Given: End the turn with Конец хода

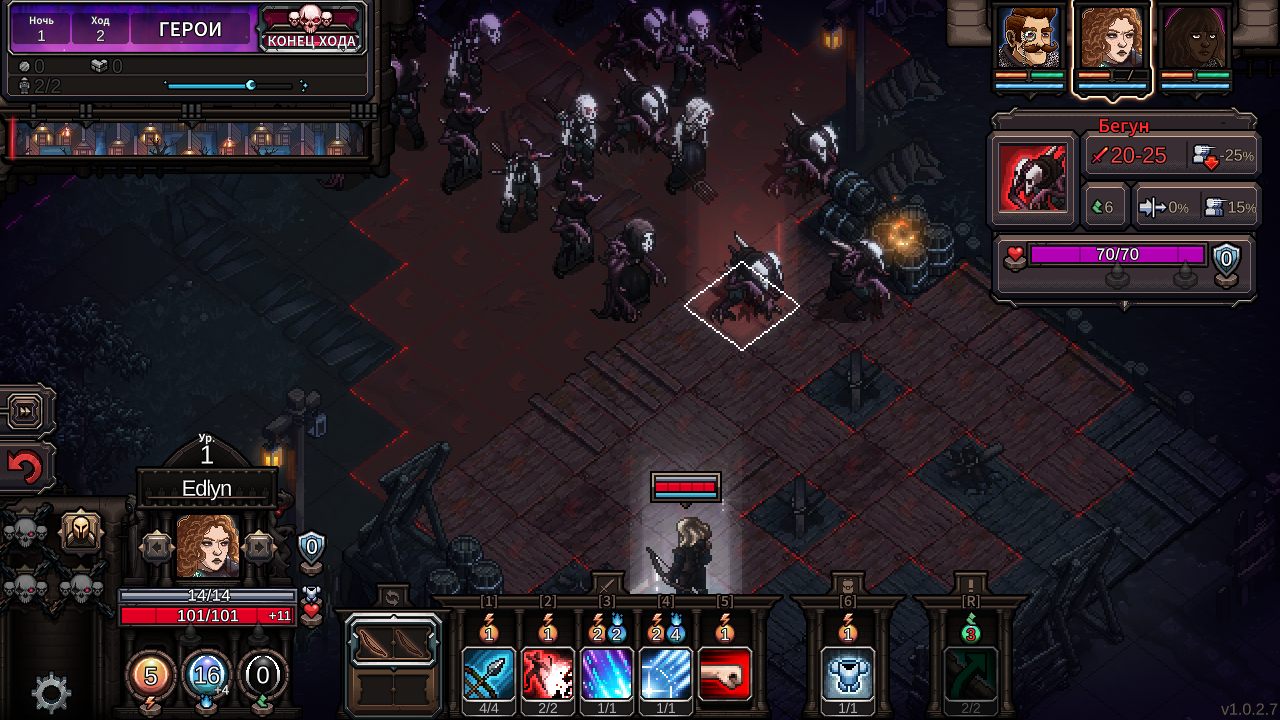Looking at the screenshot, I should [x=311, y=30].
